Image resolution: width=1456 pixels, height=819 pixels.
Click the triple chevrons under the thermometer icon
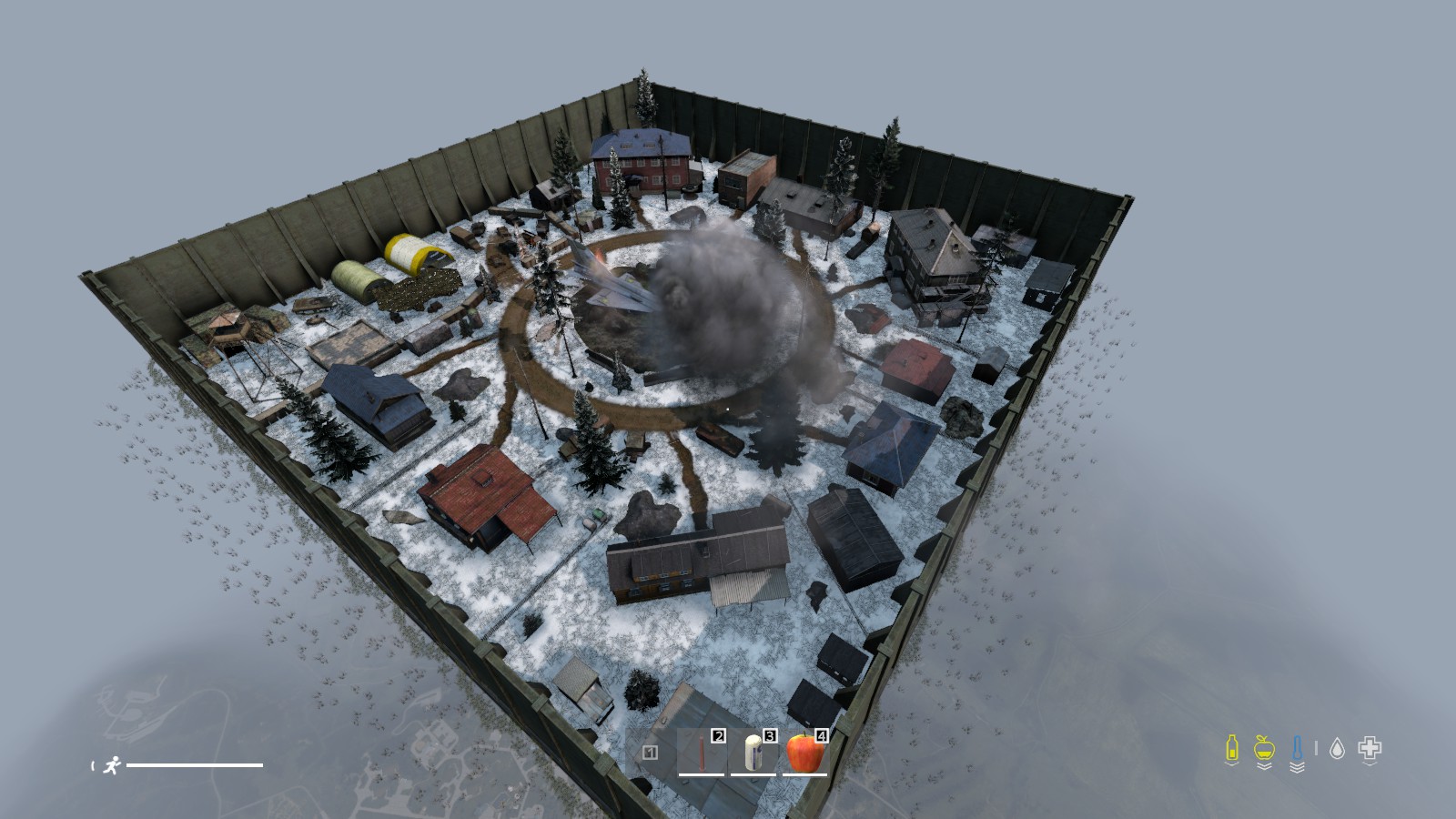click(1298, 767)
